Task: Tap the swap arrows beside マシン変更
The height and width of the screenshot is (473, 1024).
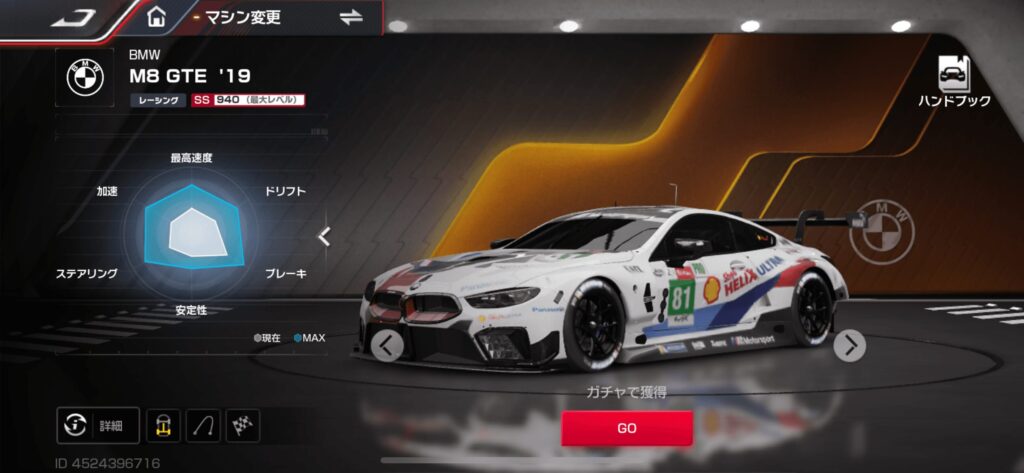Action: click(x=351, y=17)
